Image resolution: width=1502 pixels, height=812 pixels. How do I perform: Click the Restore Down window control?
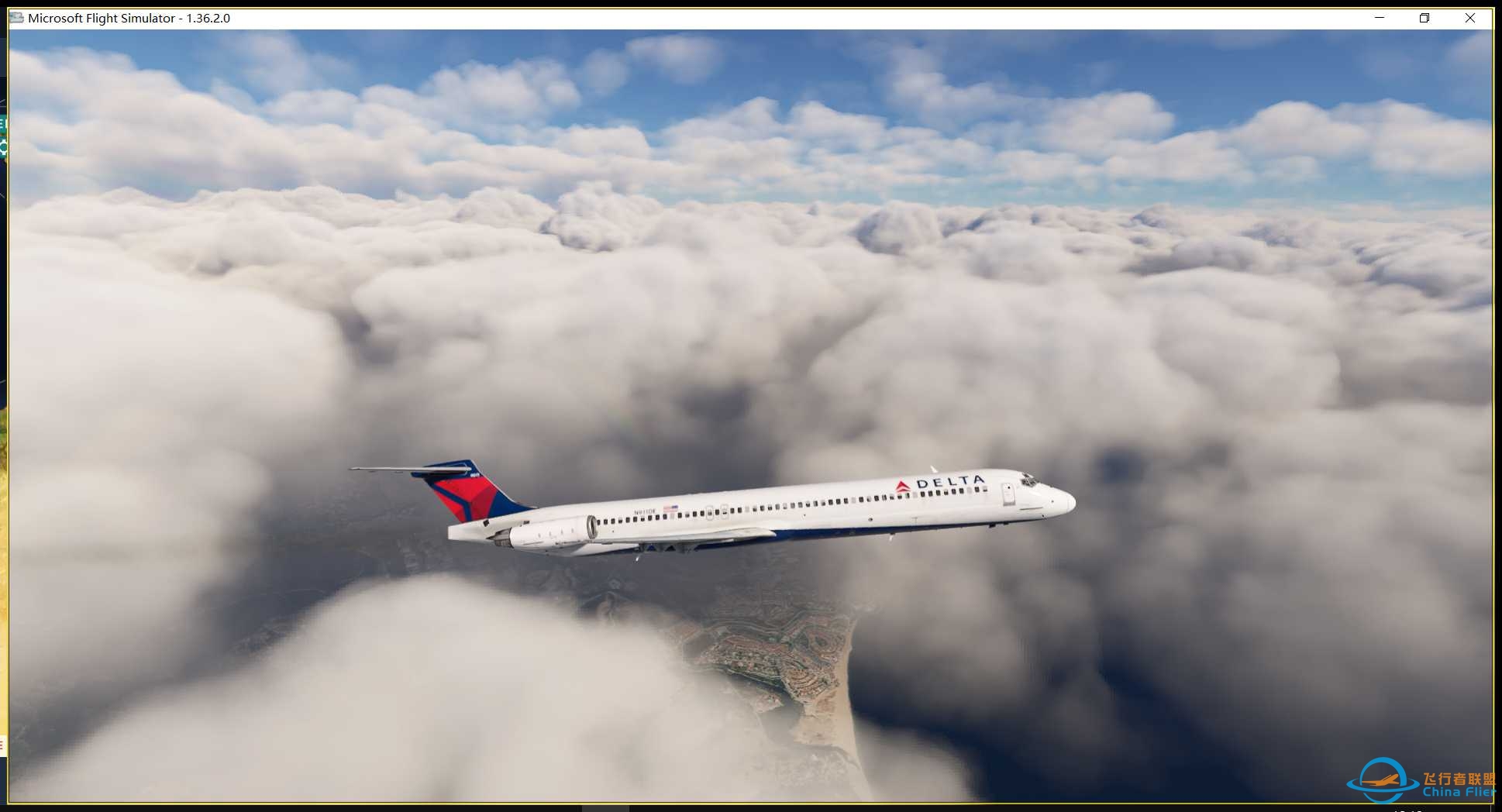(1424, 18)
